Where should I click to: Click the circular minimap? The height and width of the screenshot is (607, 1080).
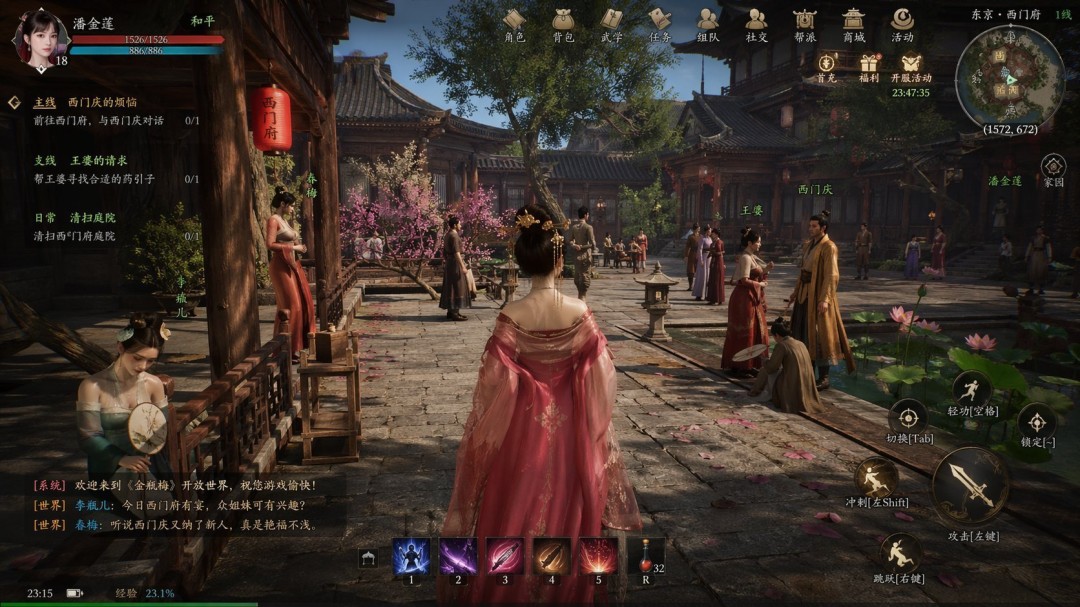(x=1009, y=78)
